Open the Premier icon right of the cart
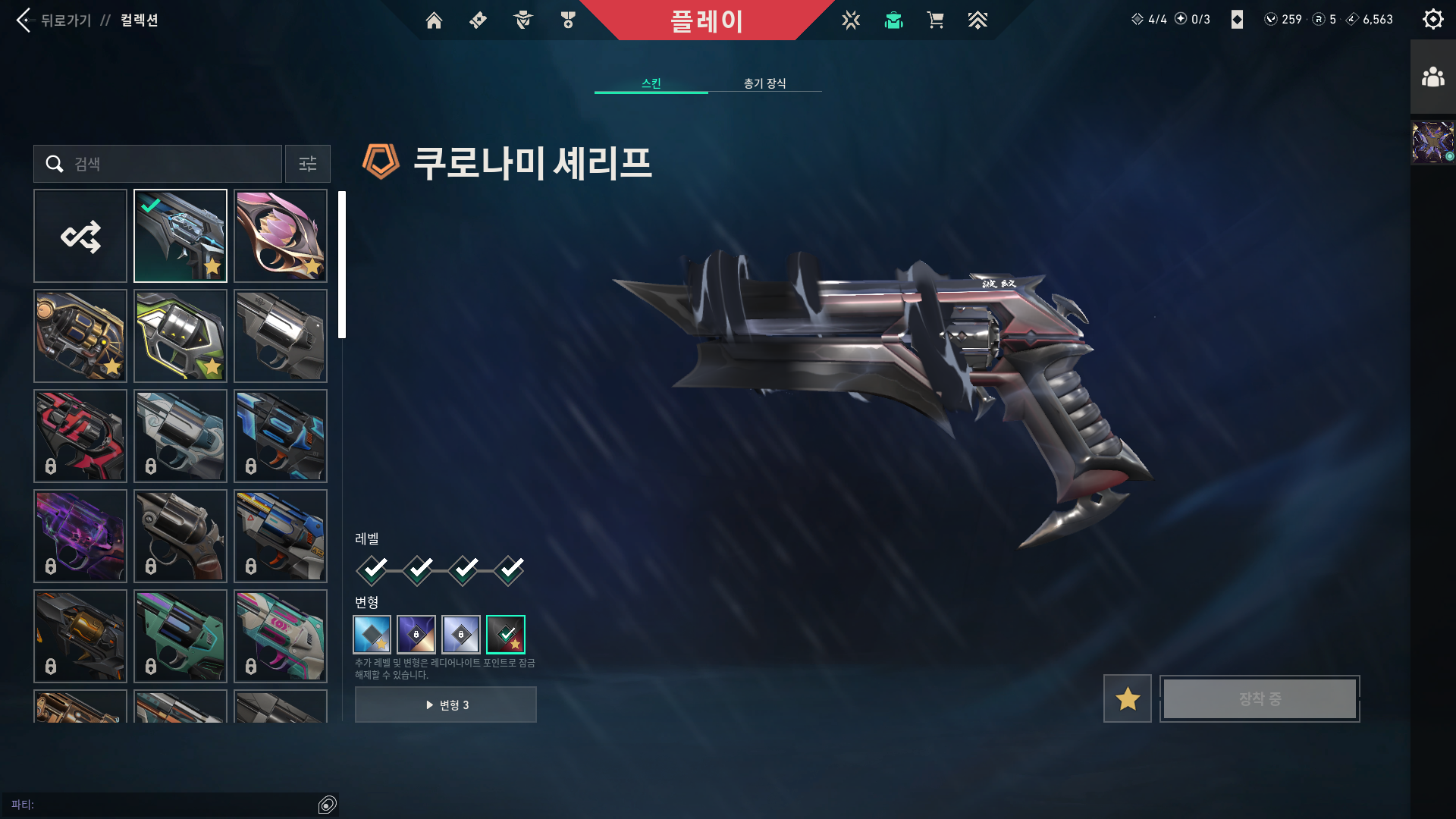Image resolution: width=1456 pixels, height=819 pixels. click(x=978, y=20)
